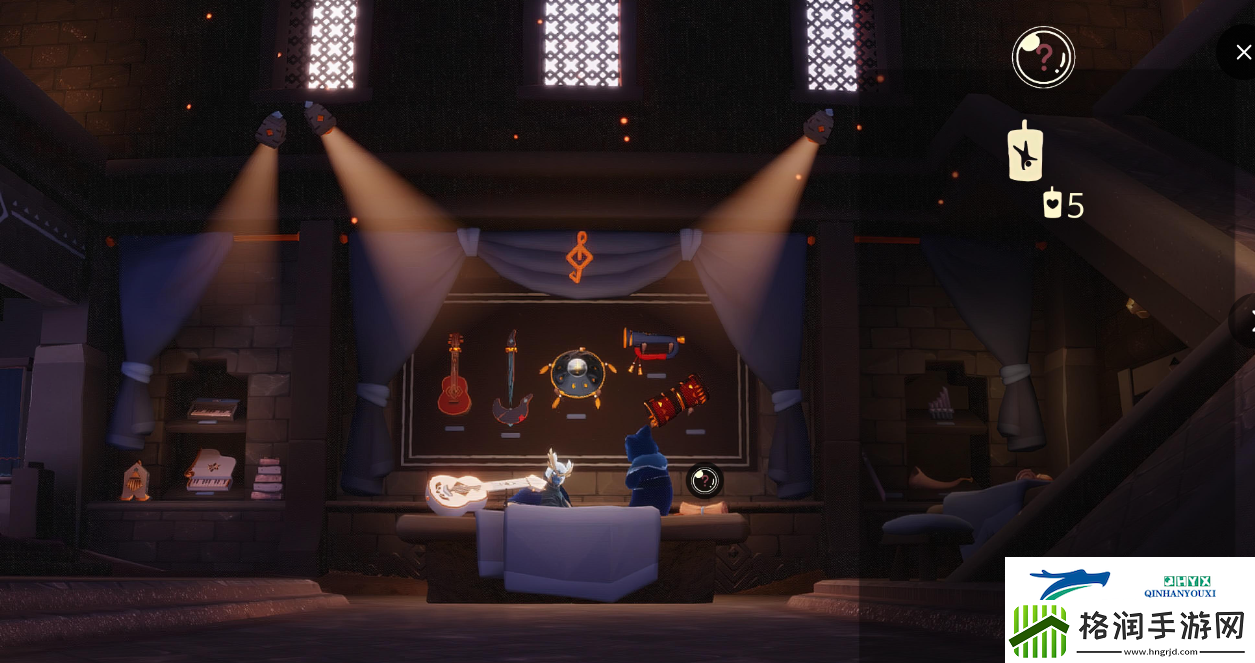
Task: Close the view with the X button
Action: (1243, 51)
